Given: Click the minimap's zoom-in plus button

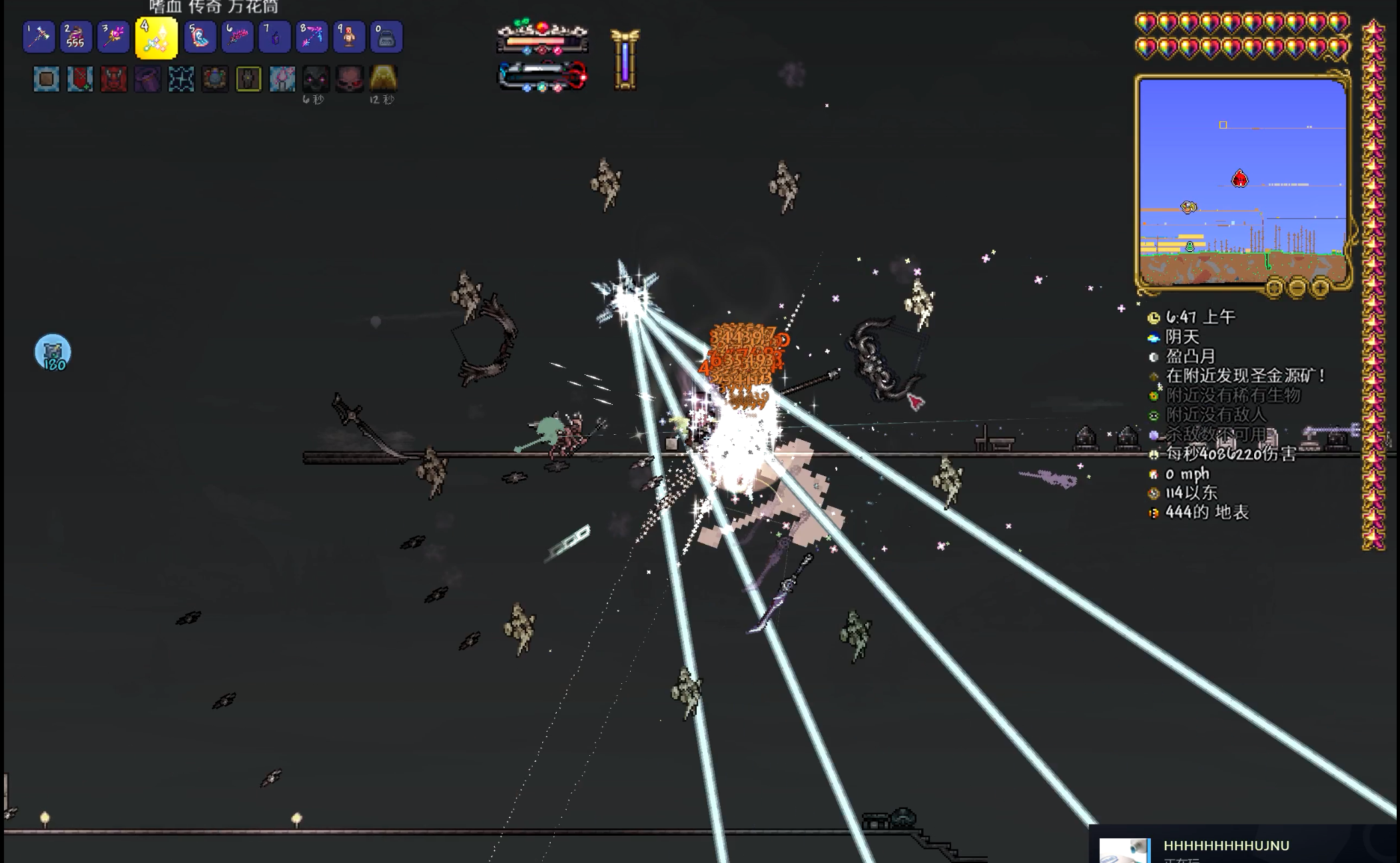Looking at the screenshot, I should click(x=1320, y=288).
